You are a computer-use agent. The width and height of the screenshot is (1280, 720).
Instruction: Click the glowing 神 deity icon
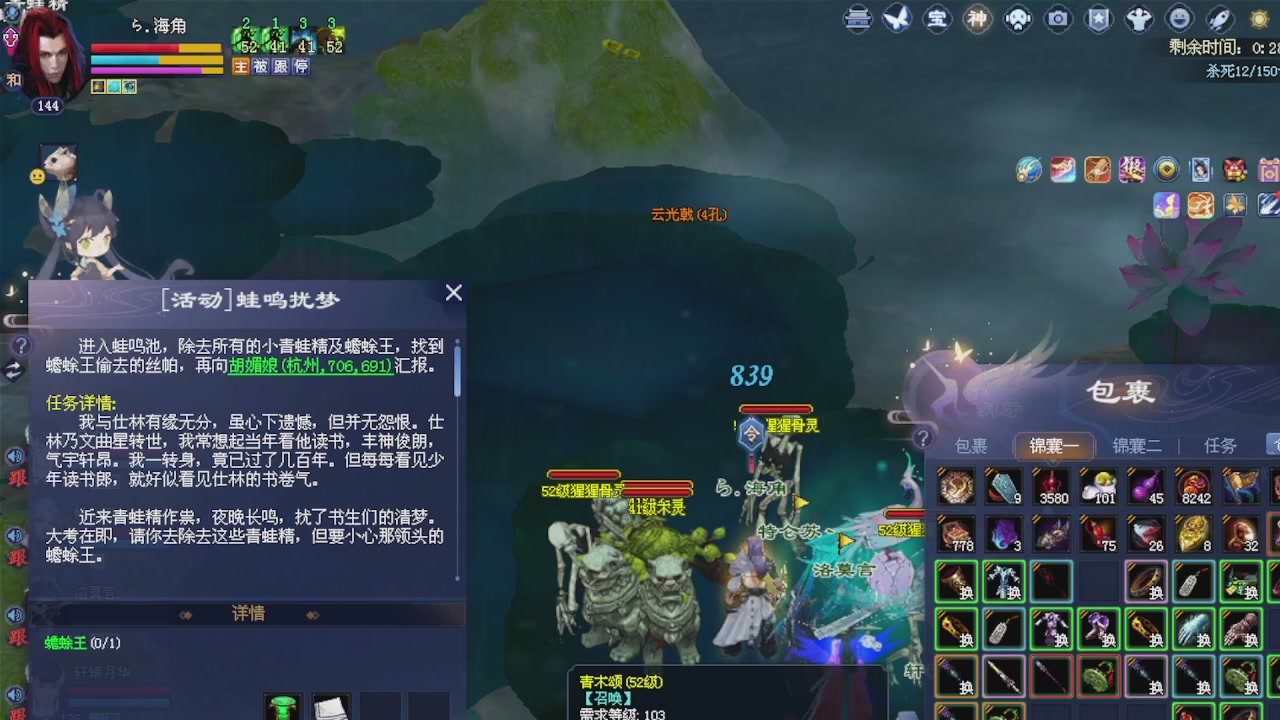coord(978,19)
